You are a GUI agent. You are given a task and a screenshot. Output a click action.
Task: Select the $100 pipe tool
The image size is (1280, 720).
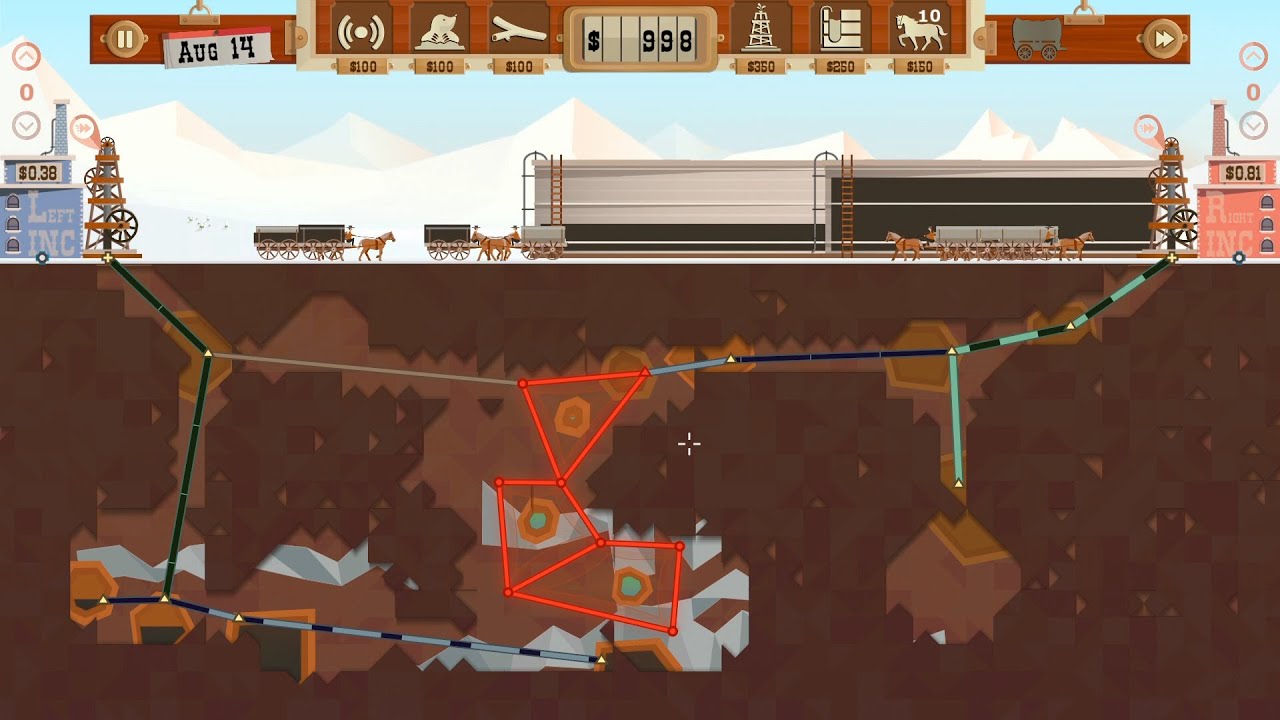point(519,33)
